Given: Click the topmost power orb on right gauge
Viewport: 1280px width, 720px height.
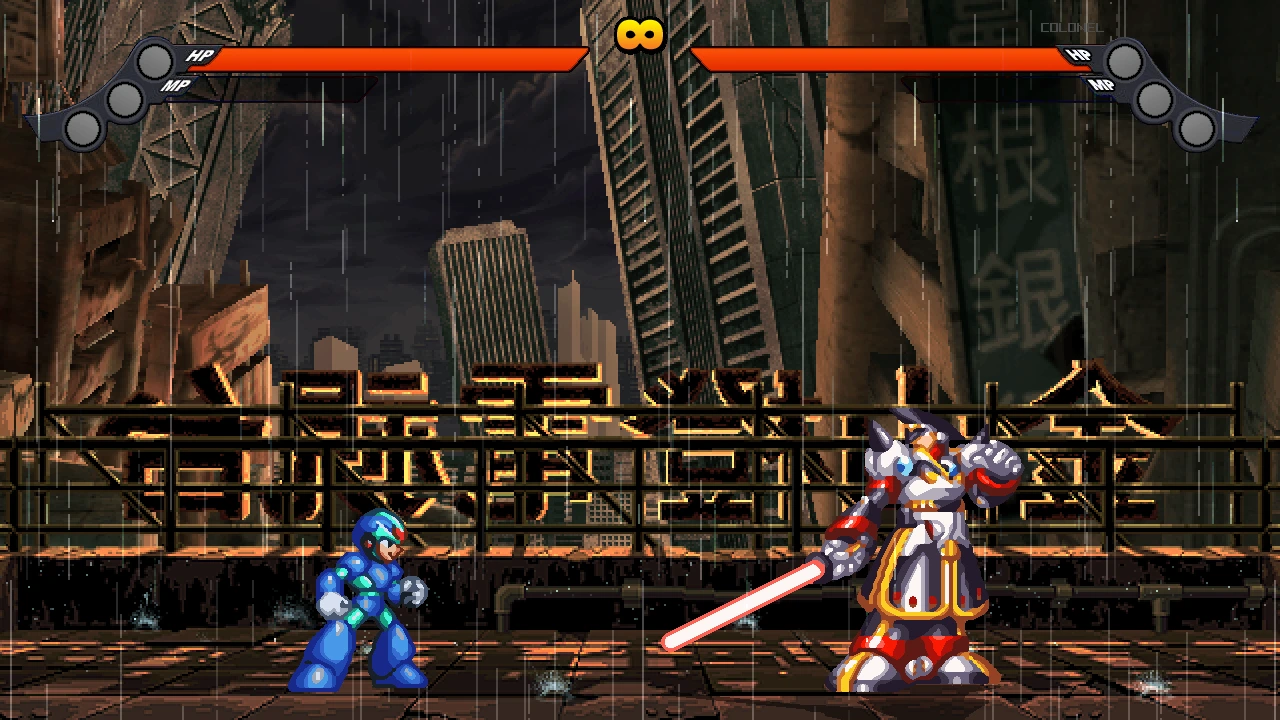Looking at the screenshot, I should [x=1125, y=63].
